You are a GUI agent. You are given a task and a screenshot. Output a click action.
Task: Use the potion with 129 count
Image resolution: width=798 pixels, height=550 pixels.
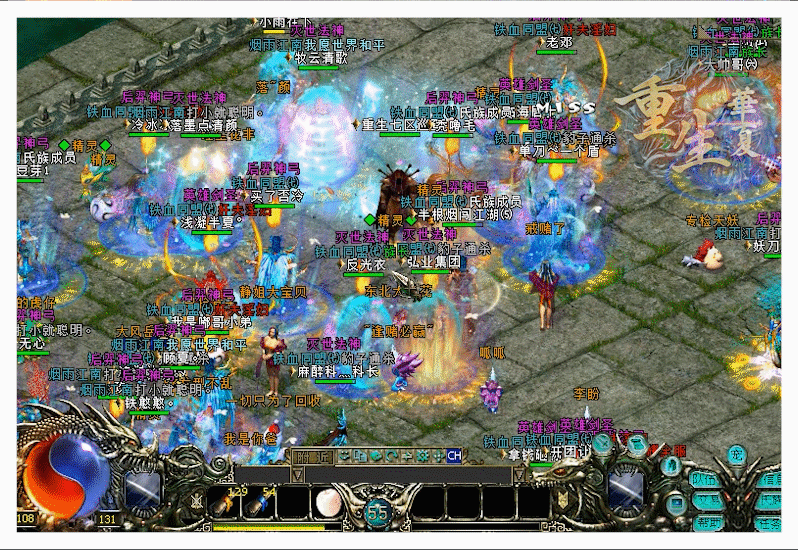(228, 501)
